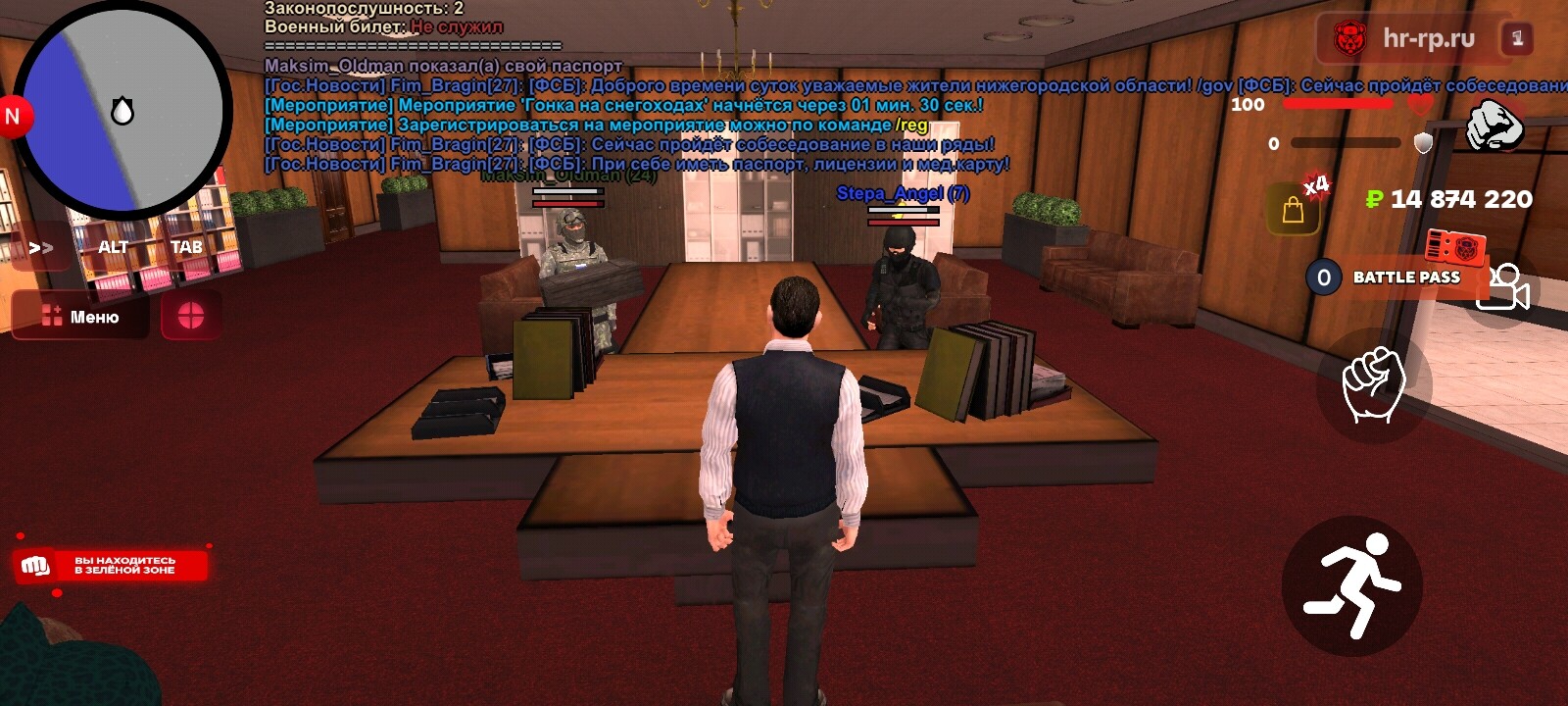Image resolution: width=1568 pixels, height=706 pixels.
Task: Open the shopping bag x4 store
Action: click(x=1295, y=208)
